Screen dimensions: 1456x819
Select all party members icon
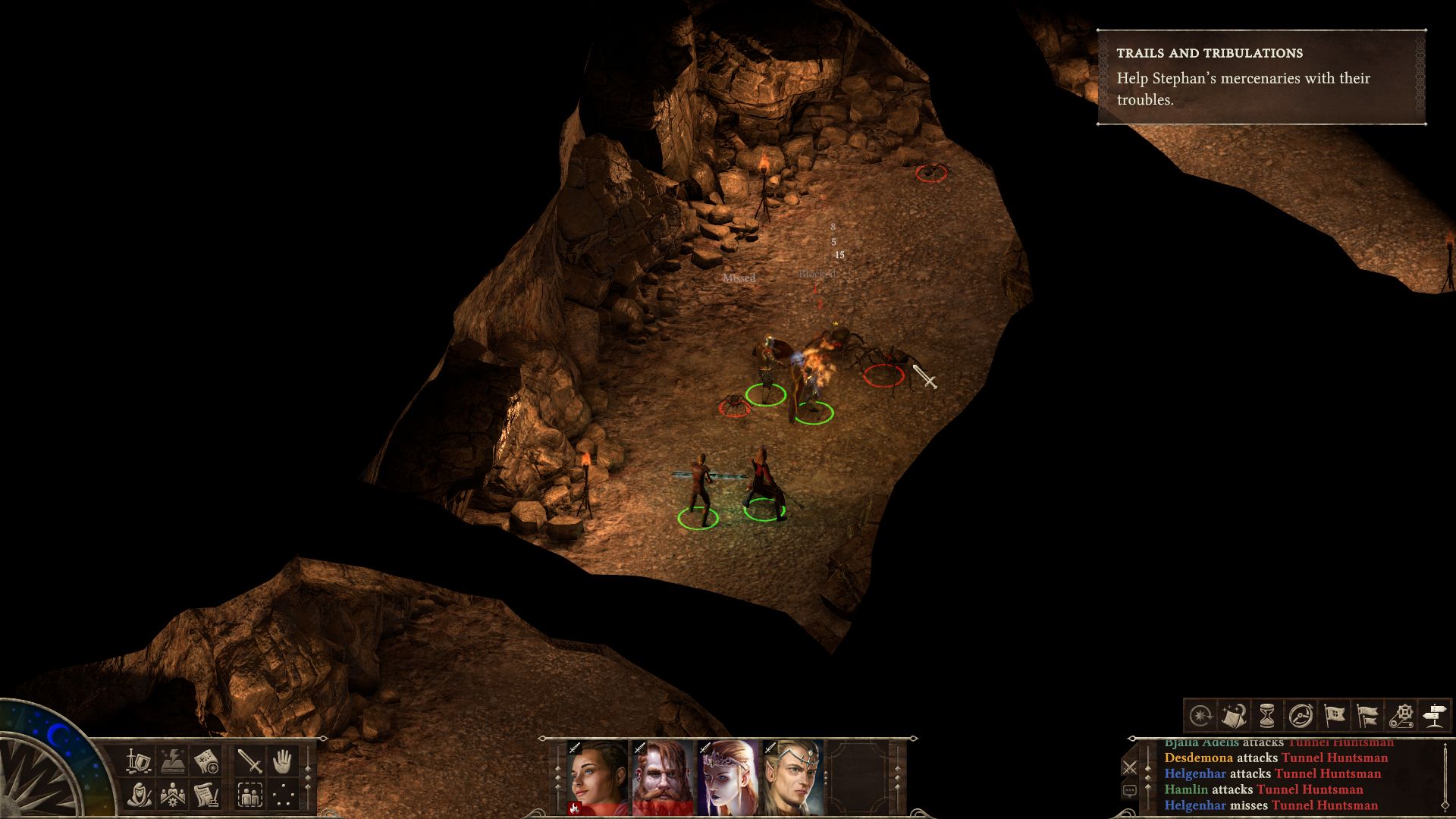click(249, 794)
